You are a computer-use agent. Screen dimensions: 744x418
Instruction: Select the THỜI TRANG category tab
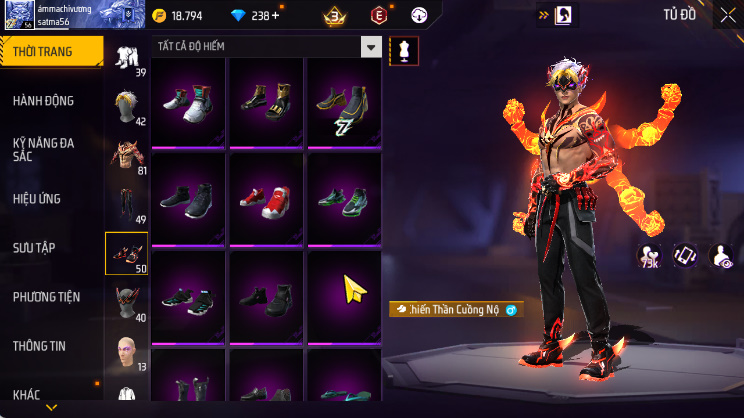(50, 52)
